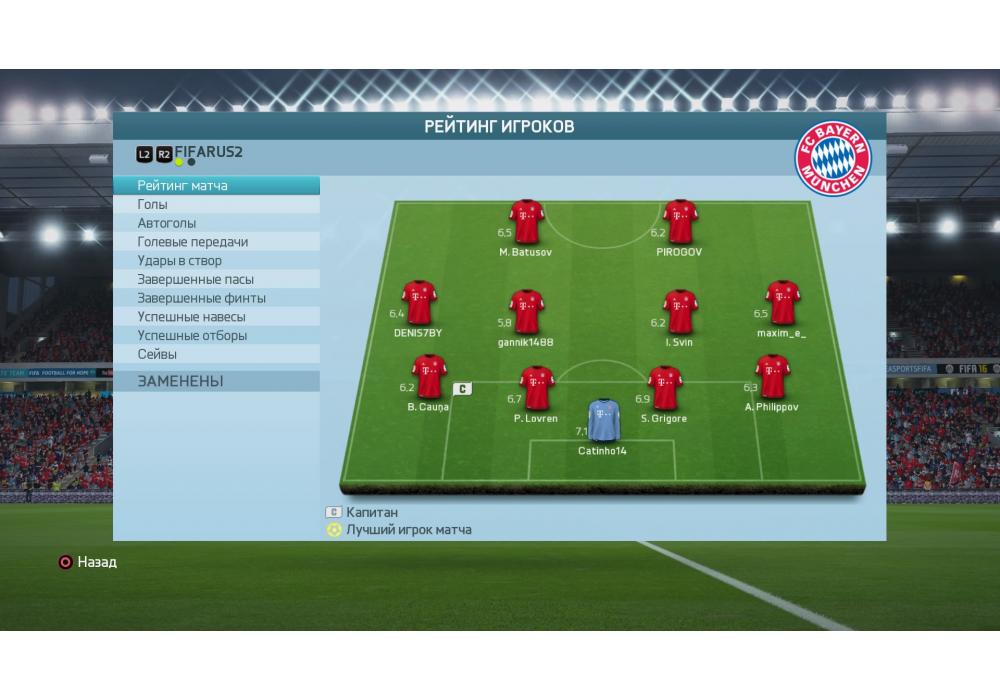Select Удары в створ in the list

[216, 261]
